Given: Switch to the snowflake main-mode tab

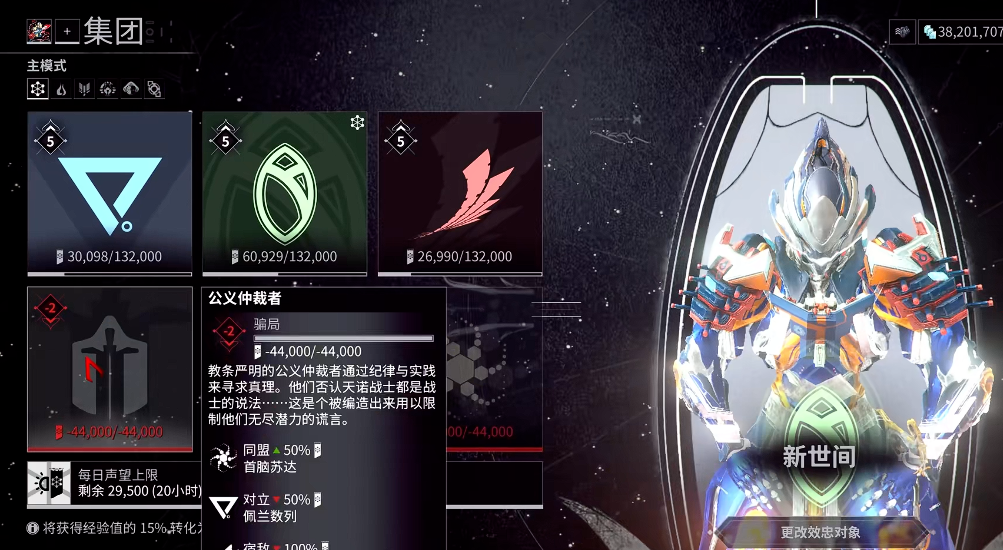Looking at the screenshot, I should point(37,90).
